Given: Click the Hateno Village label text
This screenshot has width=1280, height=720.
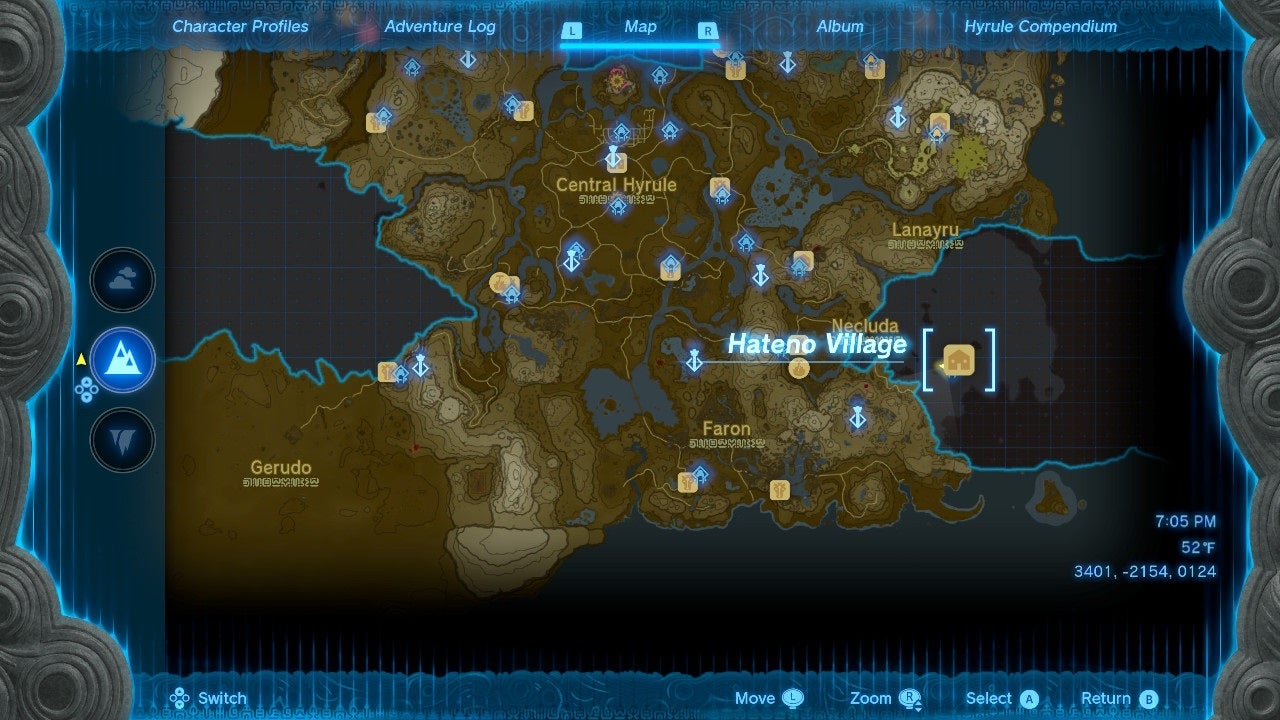Looking at the screenshot, I should point(816,344).
